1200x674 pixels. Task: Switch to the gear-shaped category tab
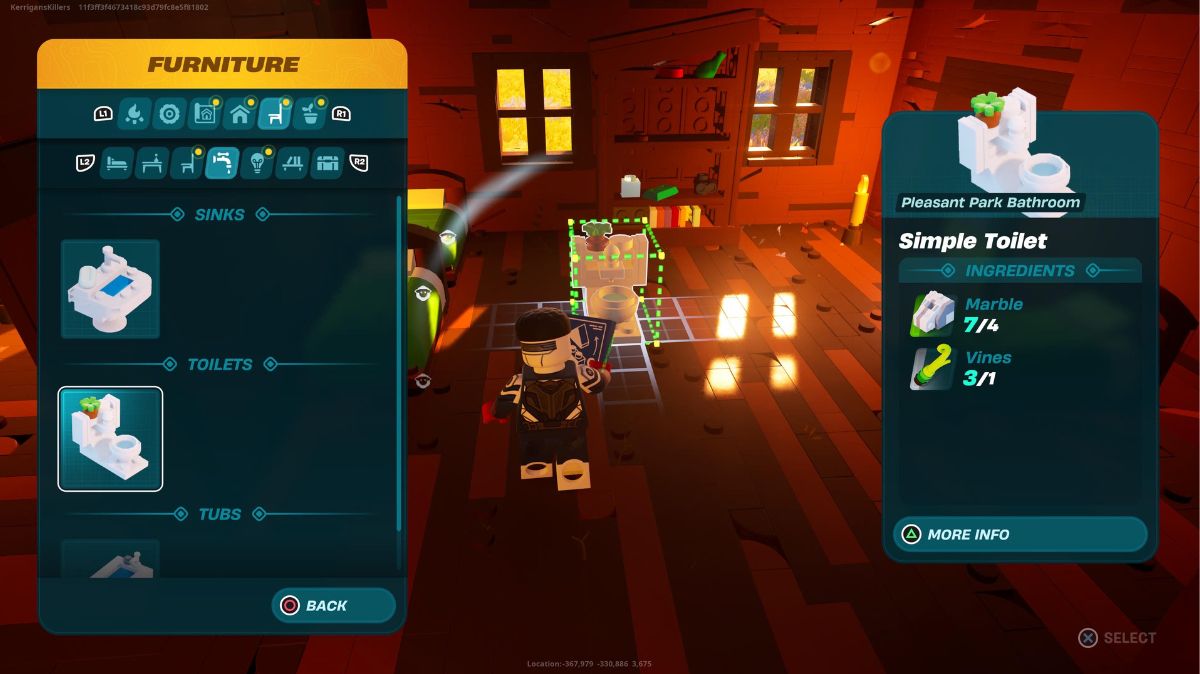coord(169,114)
